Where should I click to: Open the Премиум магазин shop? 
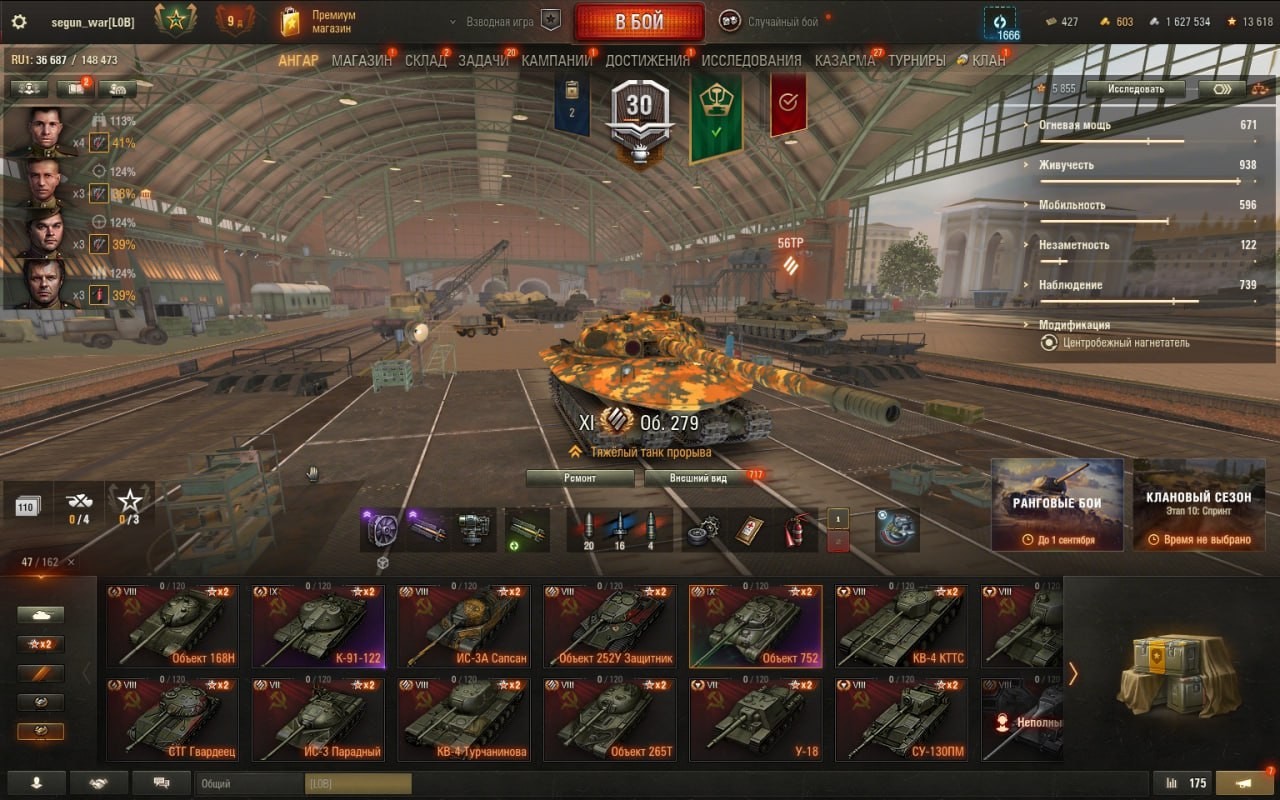(320, 22)
